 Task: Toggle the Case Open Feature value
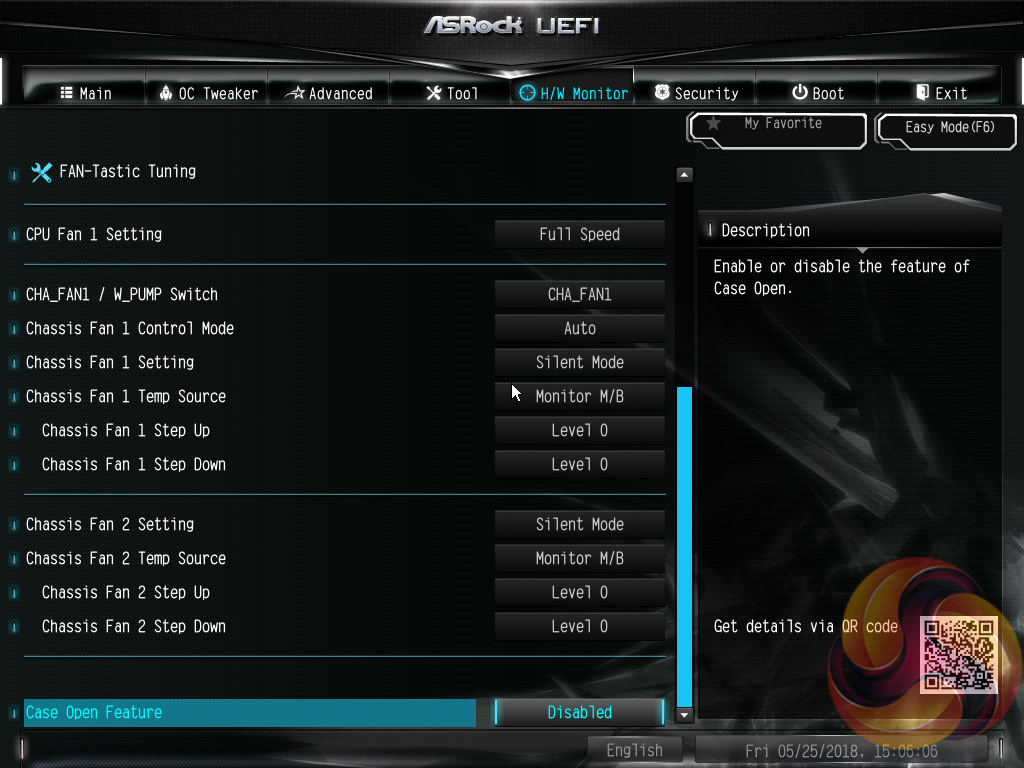coord(579,712)
